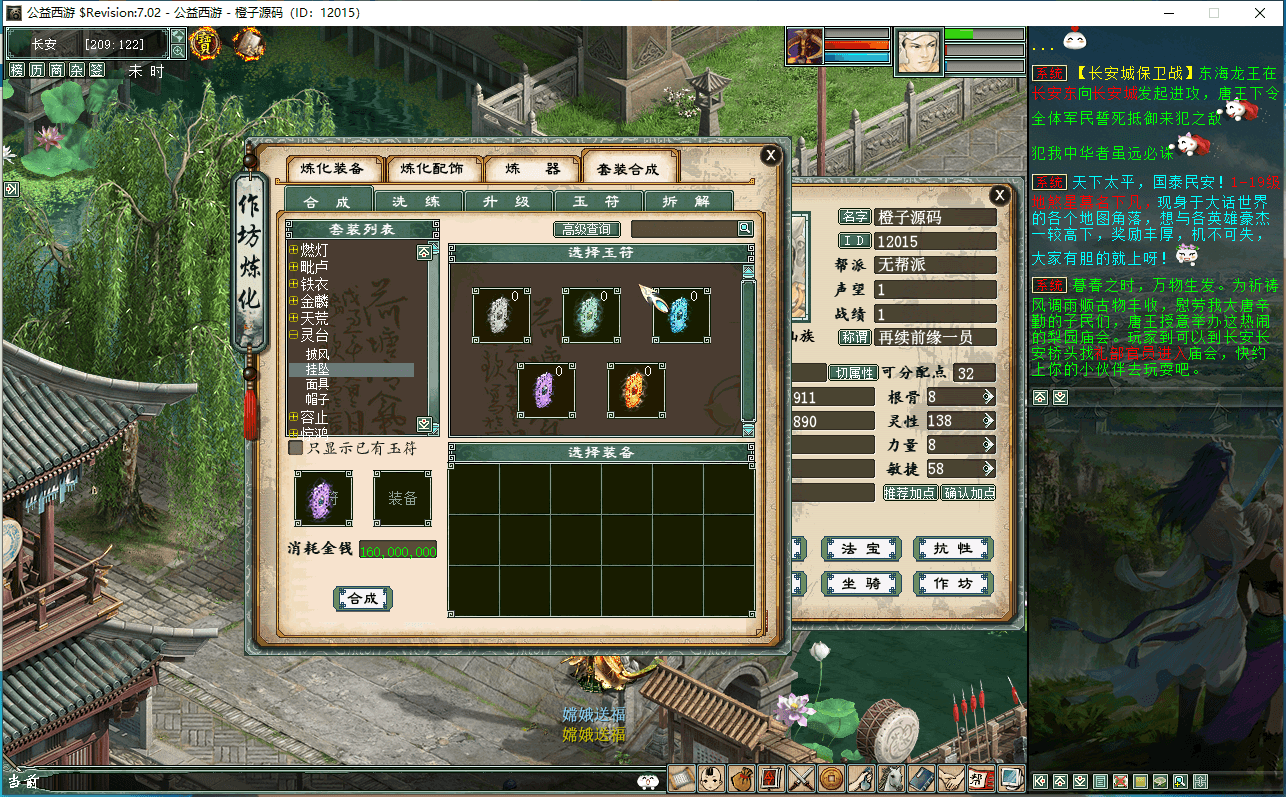
Task: Click the 确认加点 button
Action: pos(968,492)
